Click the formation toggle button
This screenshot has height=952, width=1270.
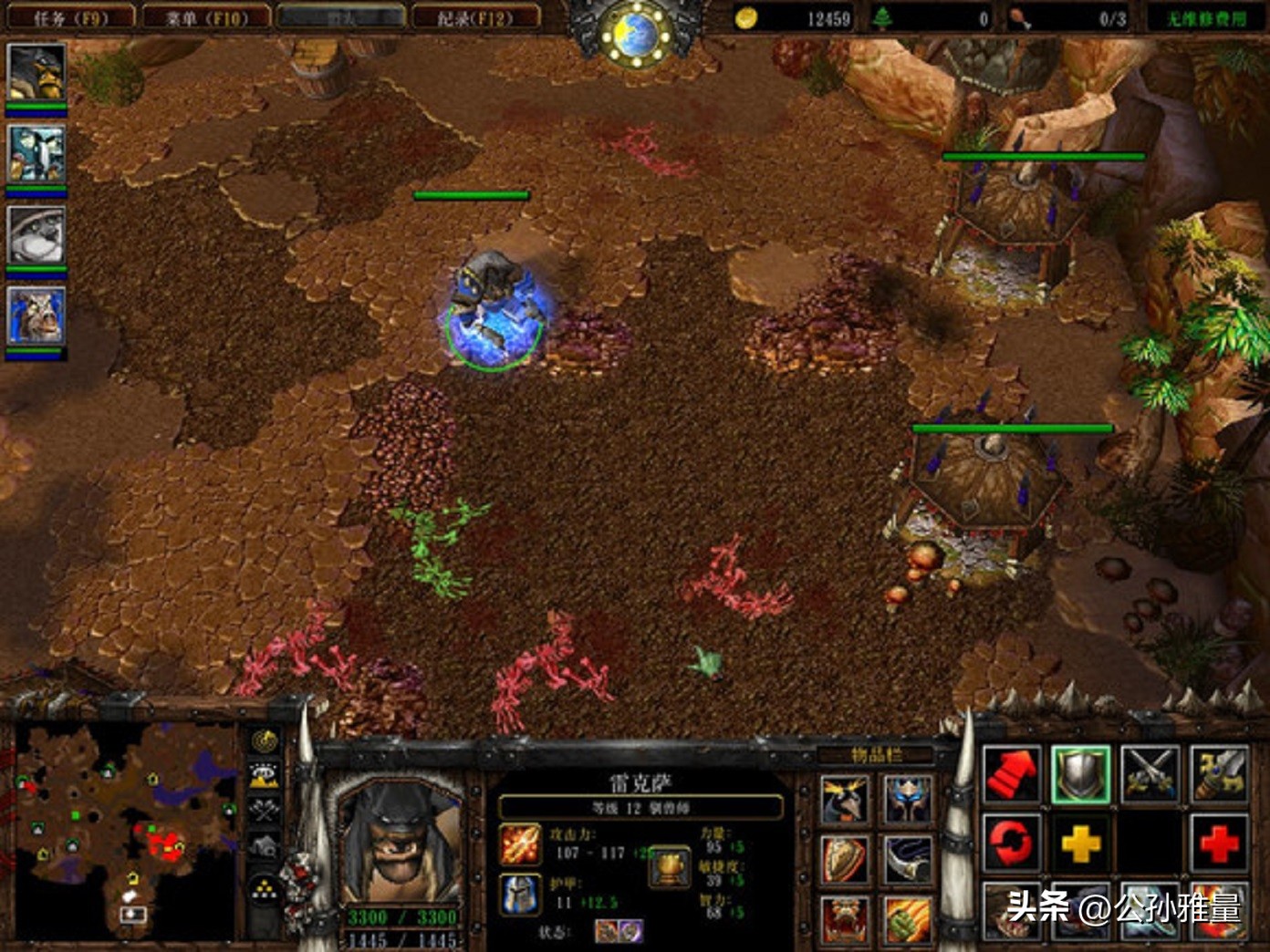(265, 886)
